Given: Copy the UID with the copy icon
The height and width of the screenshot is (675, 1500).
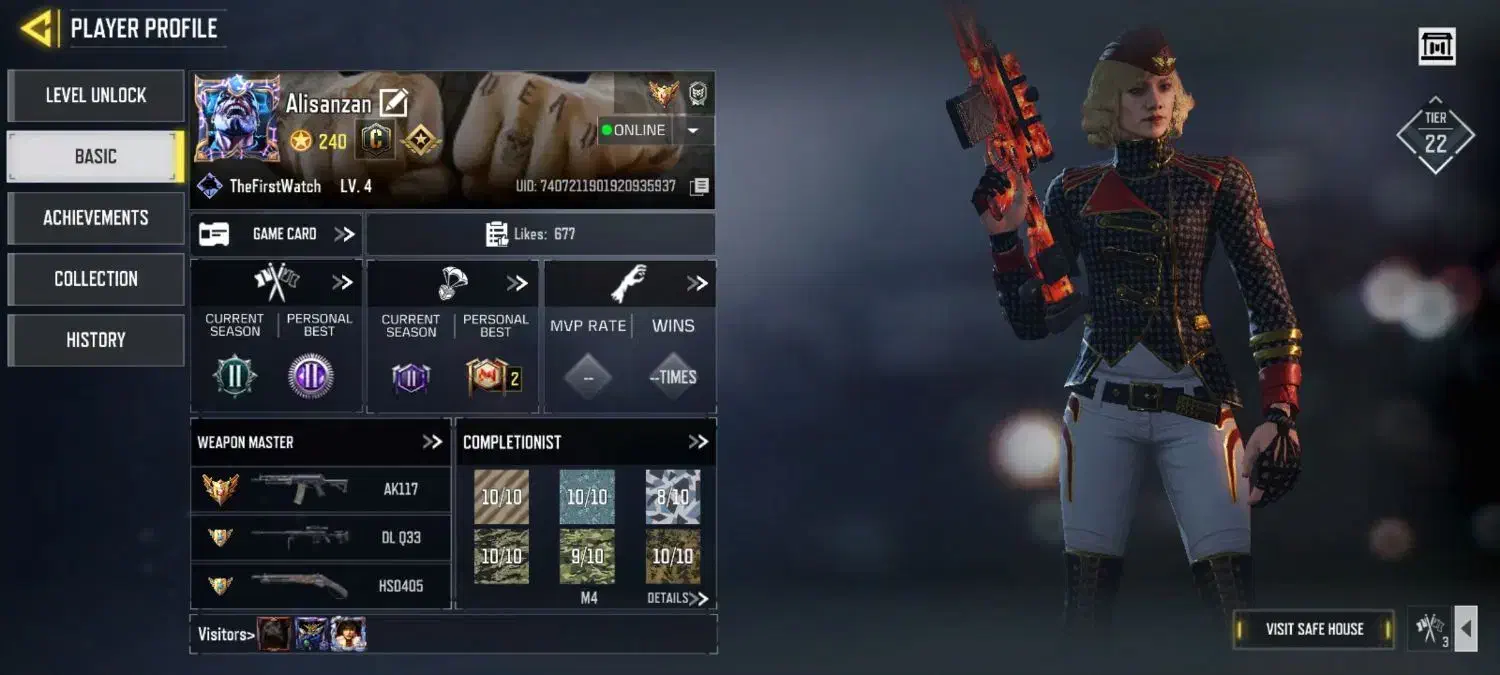Looking at the screenshot, I should tap(700, 187).
